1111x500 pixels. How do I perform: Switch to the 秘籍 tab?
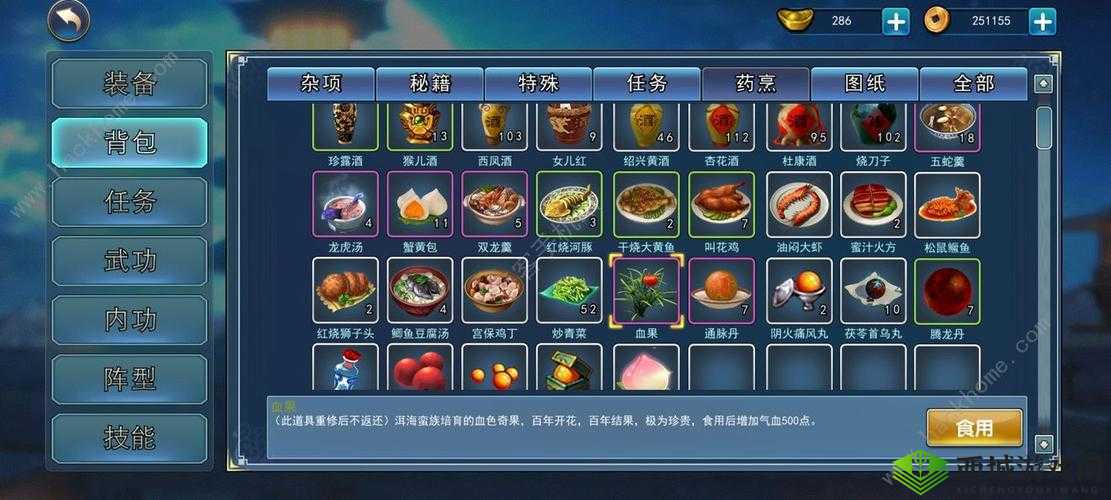pos(430,84)
